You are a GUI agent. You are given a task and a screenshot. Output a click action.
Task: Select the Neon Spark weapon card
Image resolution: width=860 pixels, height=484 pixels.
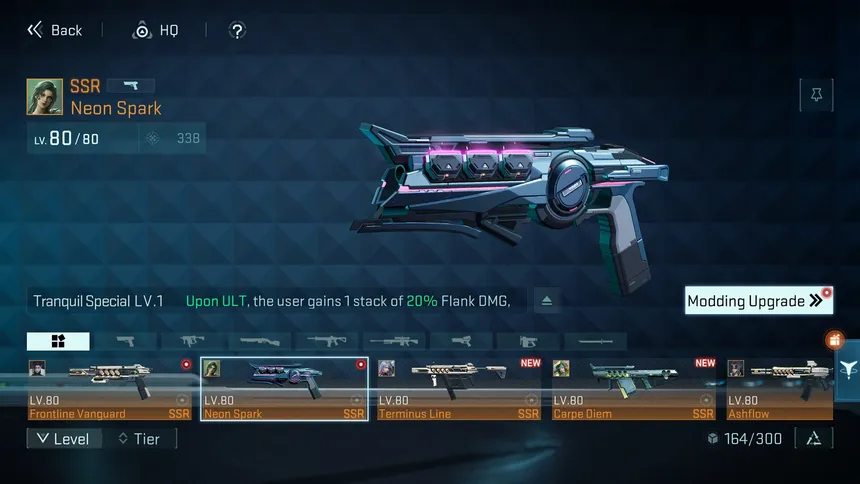coord(284,389)
